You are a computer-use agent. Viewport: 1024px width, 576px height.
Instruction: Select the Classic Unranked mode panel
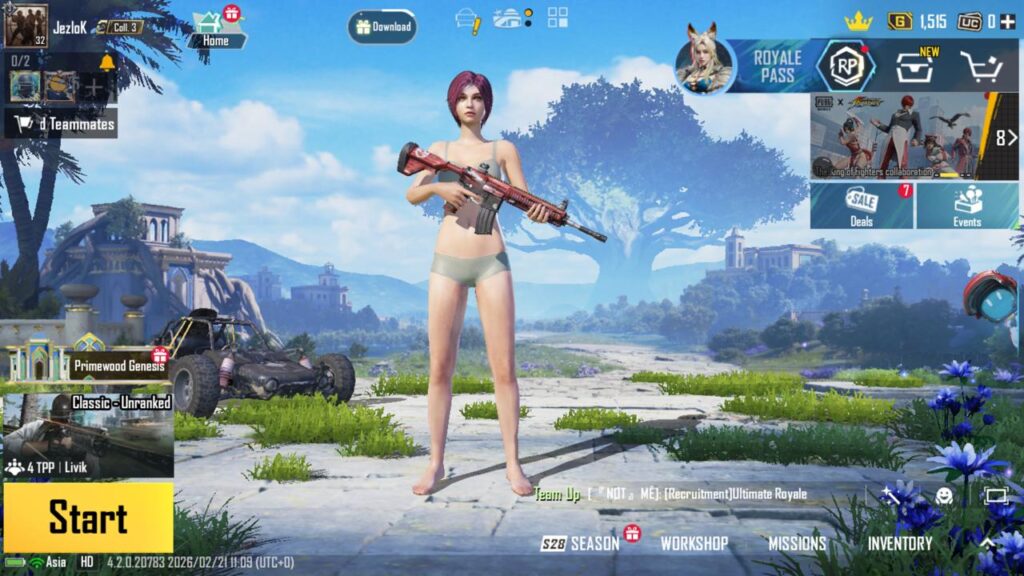tap(88, 435)
